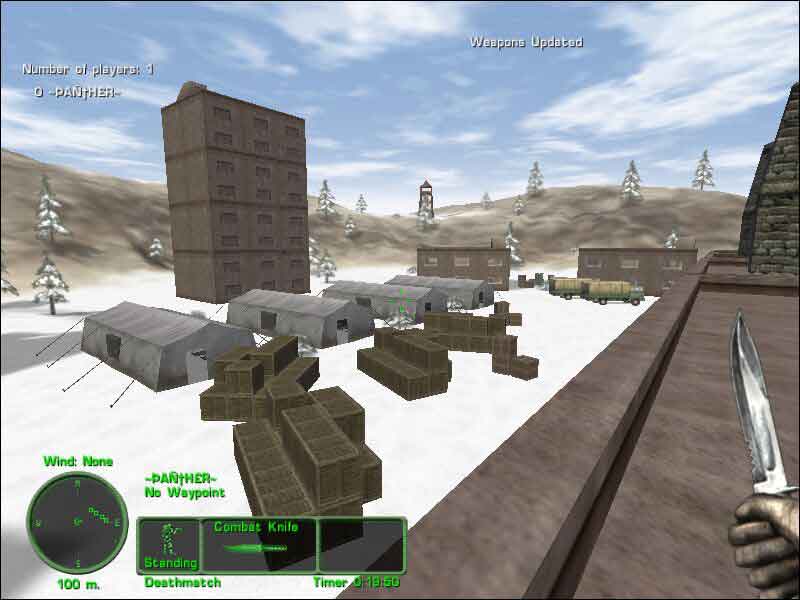The height and width of the screenshot is (600, 800).
Task: Select the PANTHER row in the player list
Action: (x=77, y=93)
